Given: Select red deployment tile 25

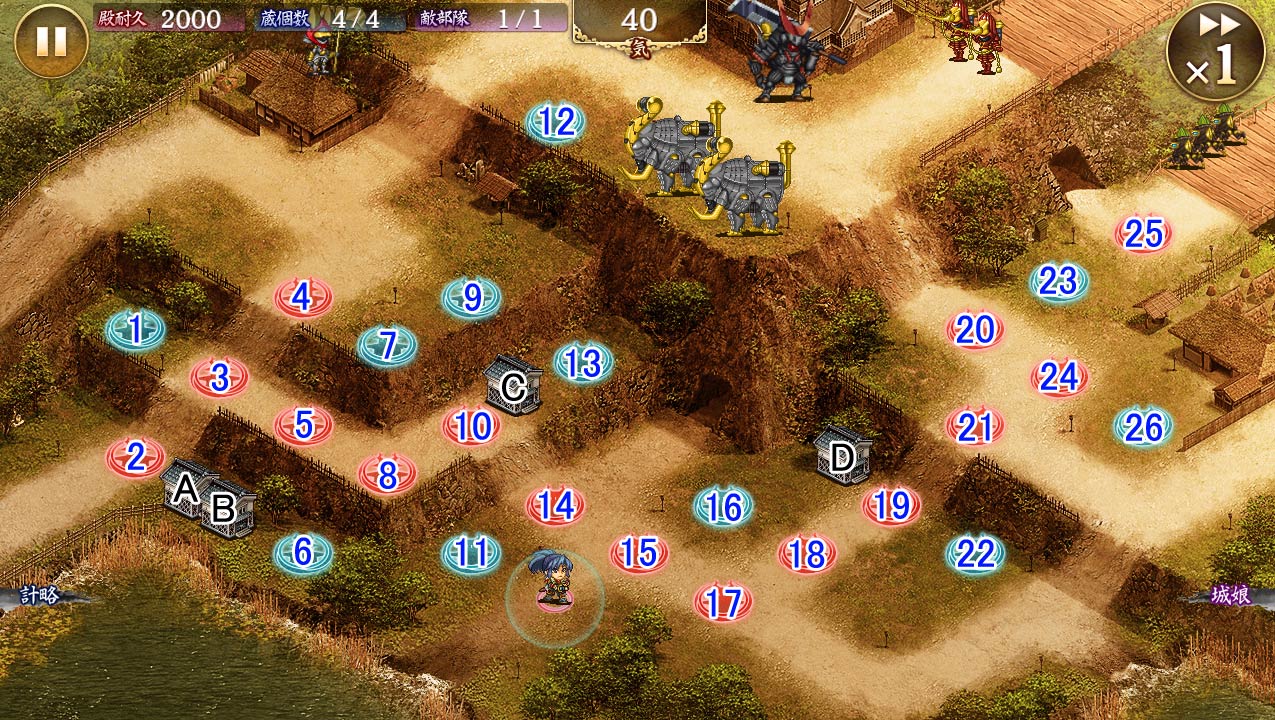Looking at the screenshot, I should pyautogui.click(x=1143, y=234).
